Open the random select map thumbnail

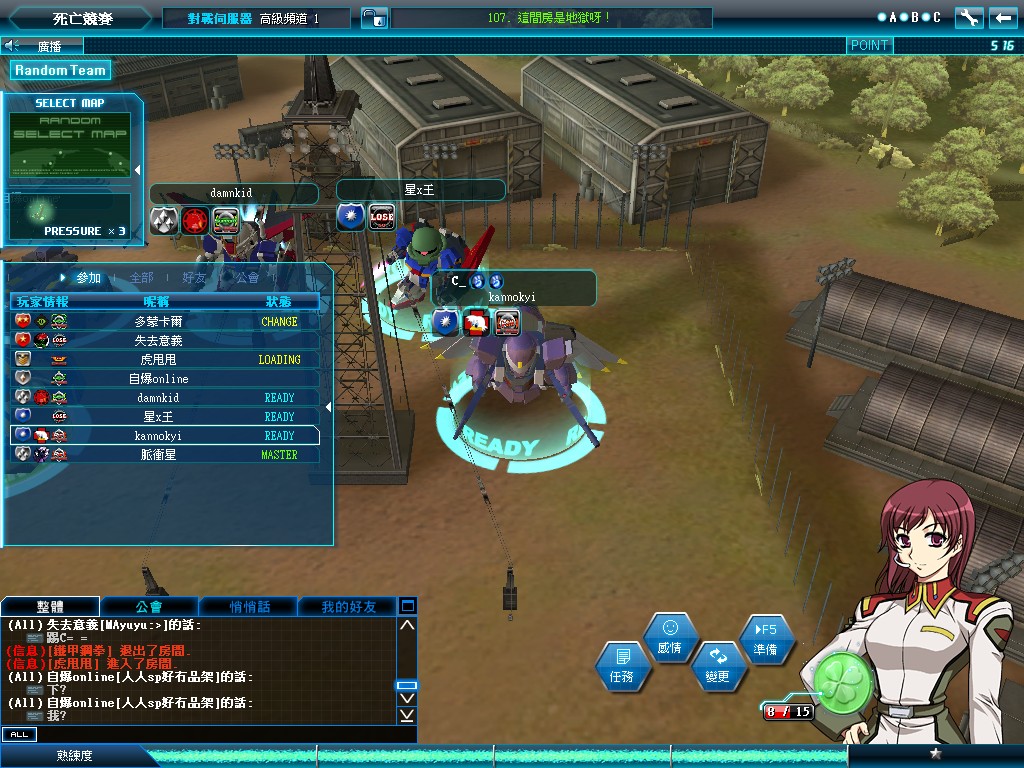click(70, 146)
